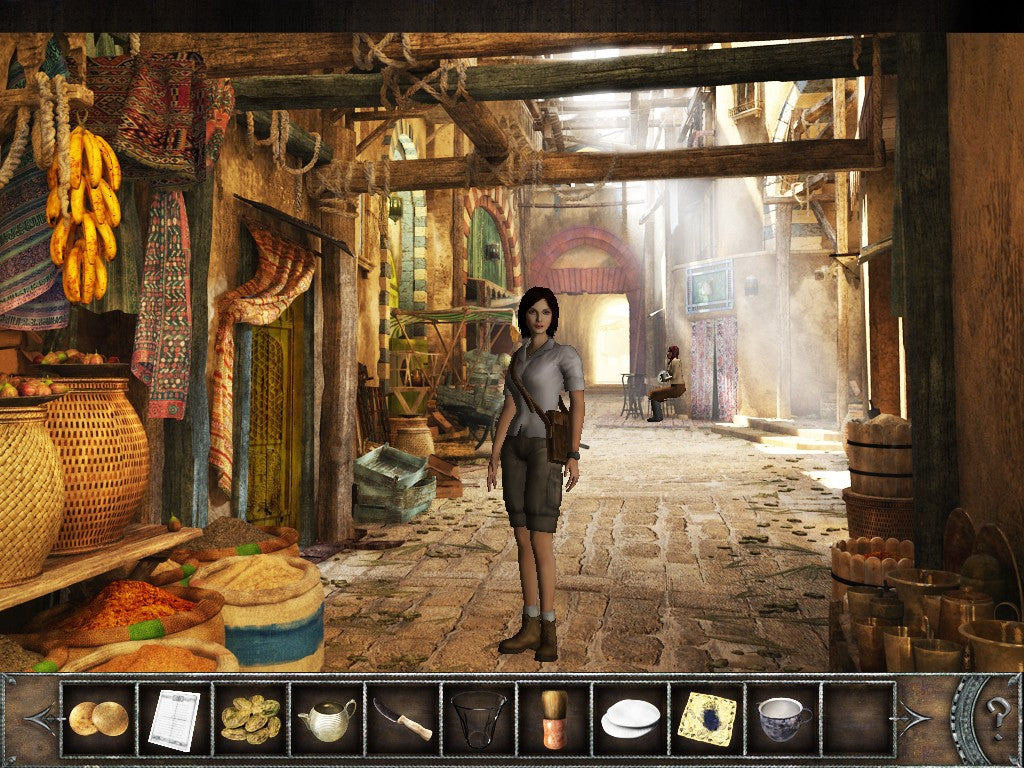Select the knife in the inventory
Viewport: 1024px width, 768px height.
[402, 718]
